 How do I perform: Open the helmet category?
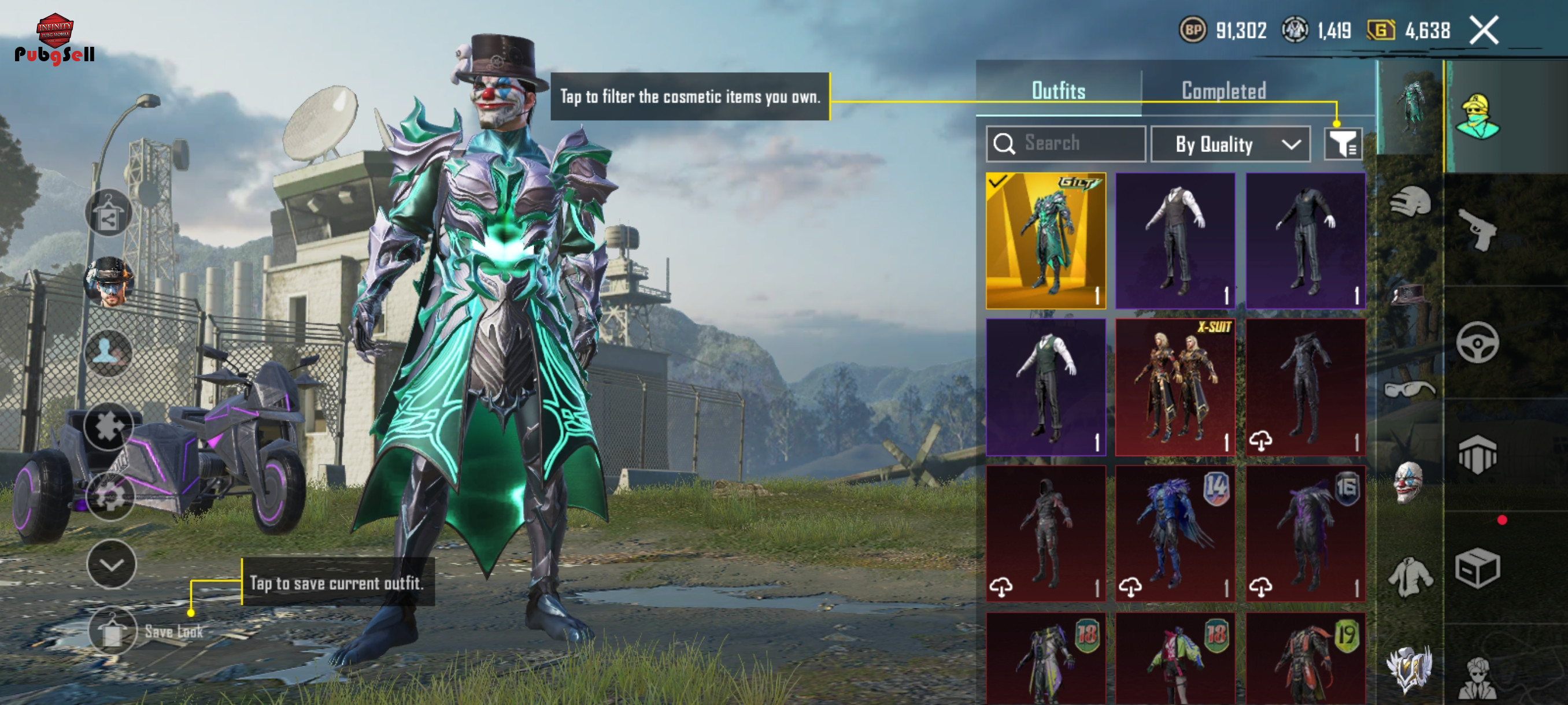(x=1410, y=202)
